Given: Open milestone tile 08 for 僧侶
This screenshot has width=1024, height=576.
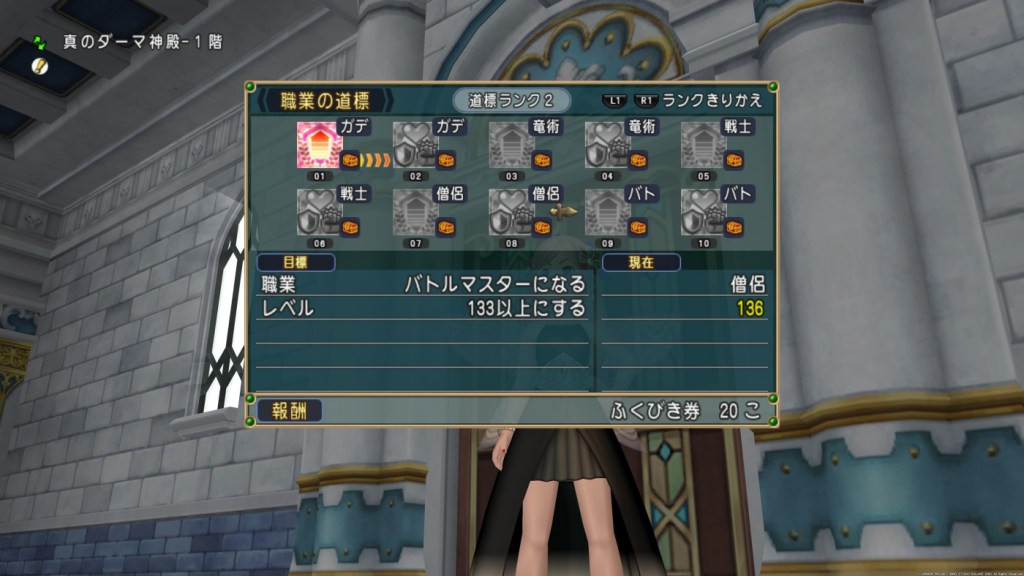Looking at the screenshot, I should (512, 211).
